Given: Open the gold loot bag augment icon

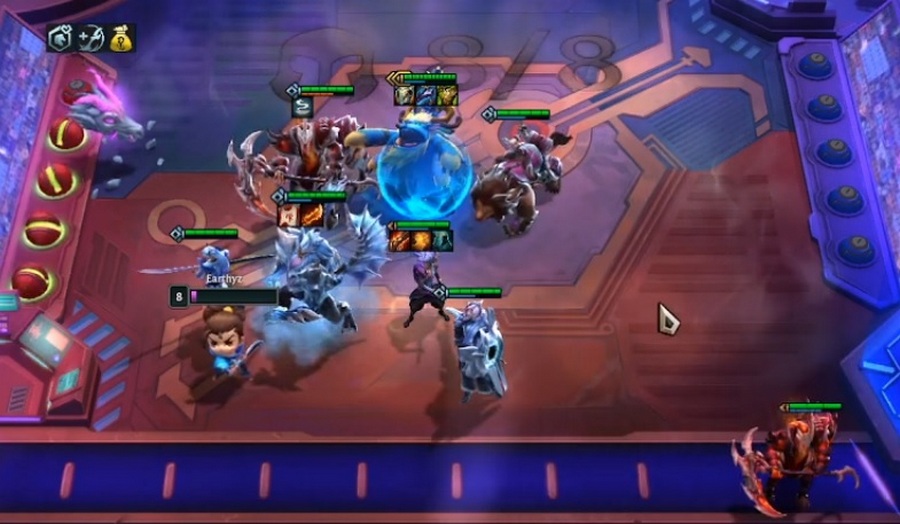Looking at the screenshot, I should pos(121,38).
